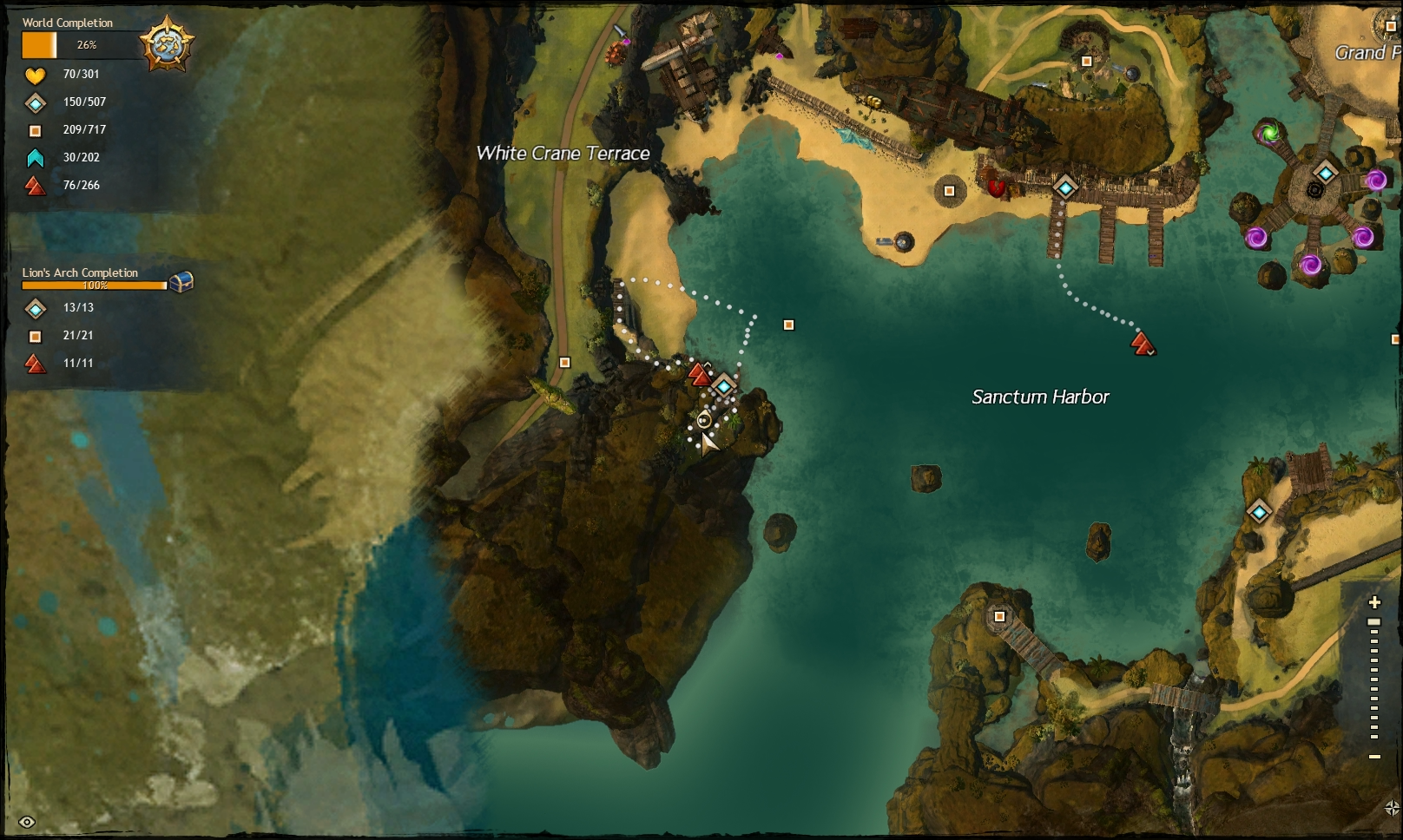Expand the map with the plus zoom control
Image resolution: width=1403 pixels, height=840 pixels.
[x=1375, y=600]
